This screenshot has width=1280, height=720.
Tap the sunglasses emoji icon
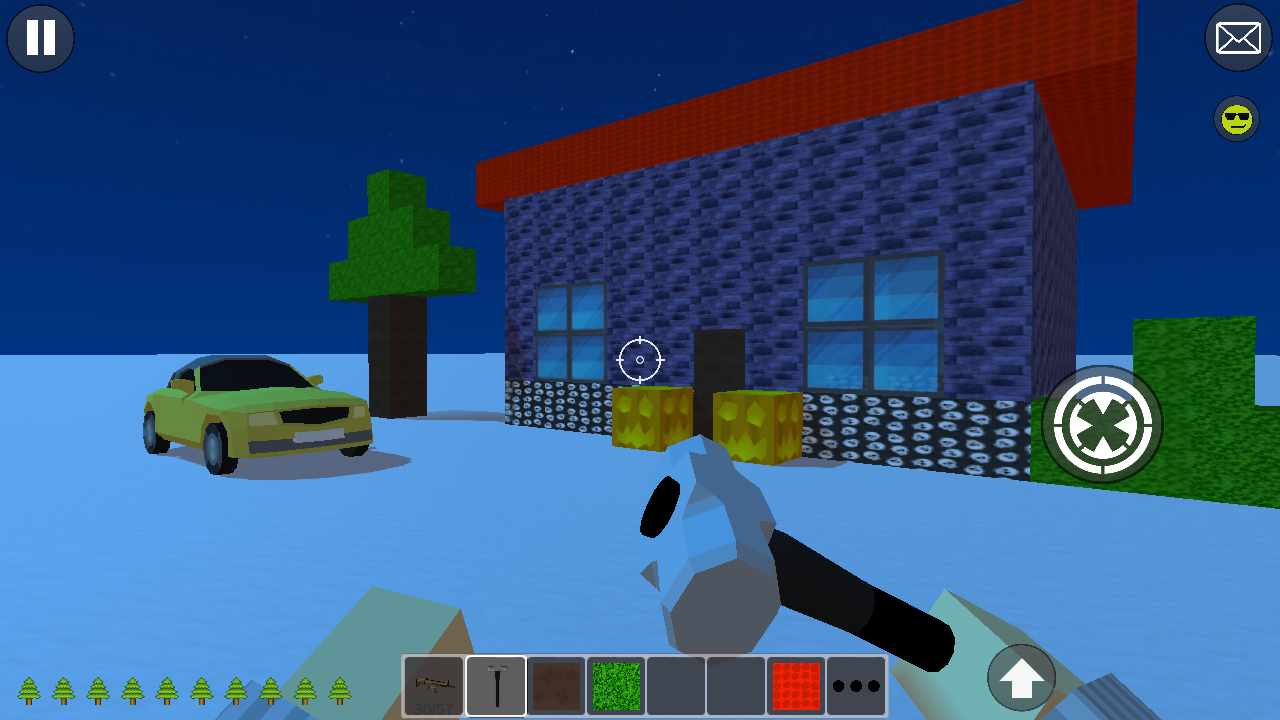tap(1236, 119)
